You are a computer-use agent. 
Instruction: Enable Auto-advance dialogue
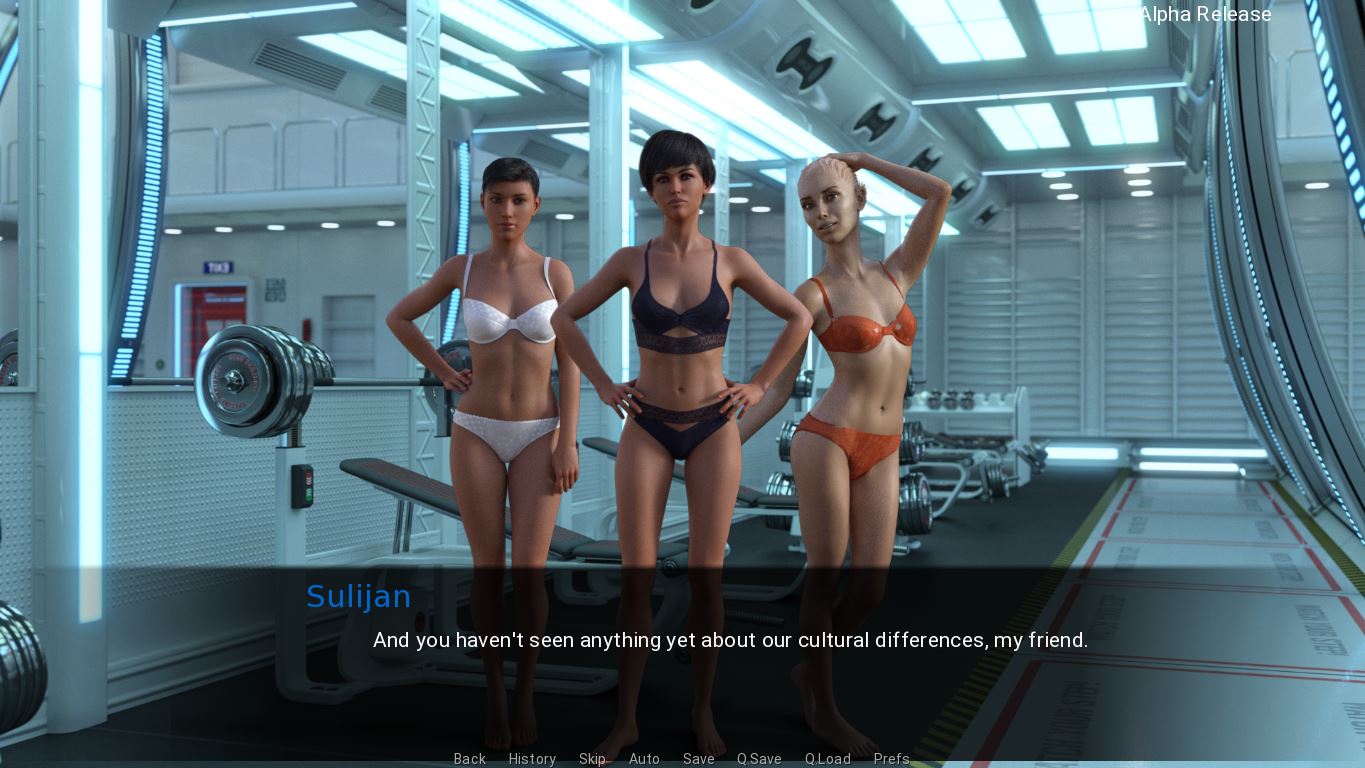coord(644,759)
